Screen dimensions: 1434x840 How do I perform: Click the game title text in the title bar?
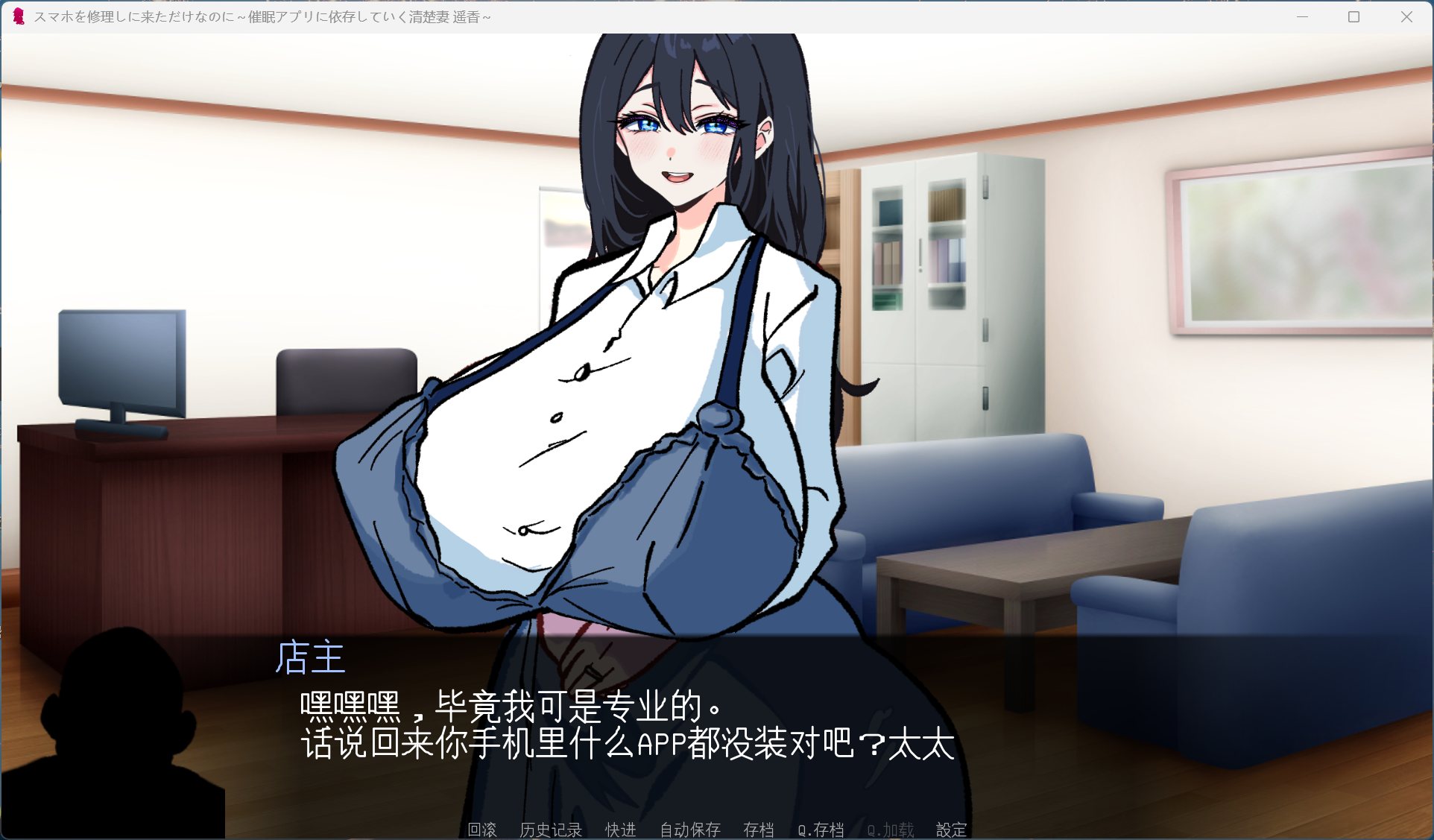(x=261, y=16)
